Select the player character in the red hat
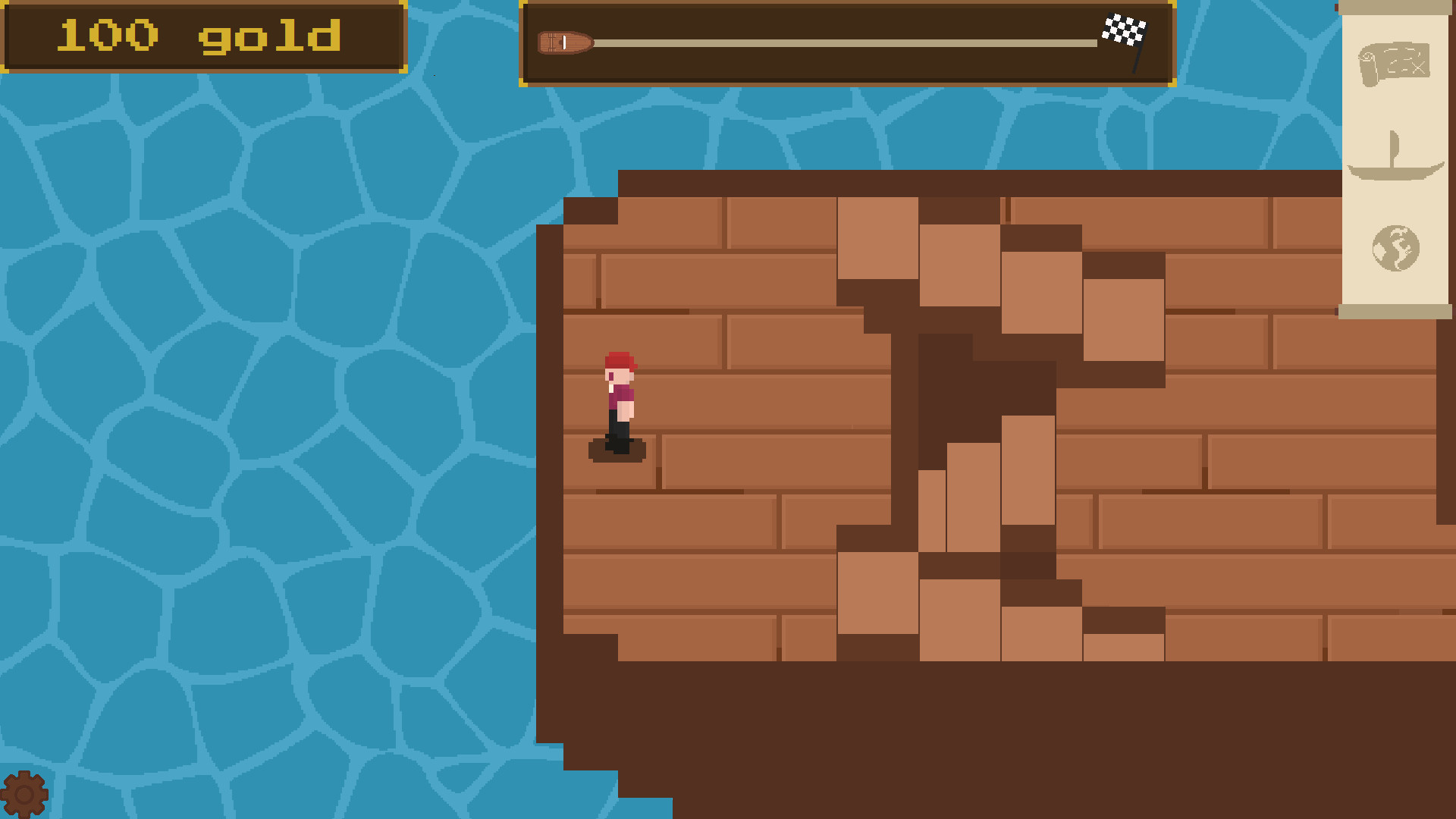Screen dimensions: 1456x819 620,398
